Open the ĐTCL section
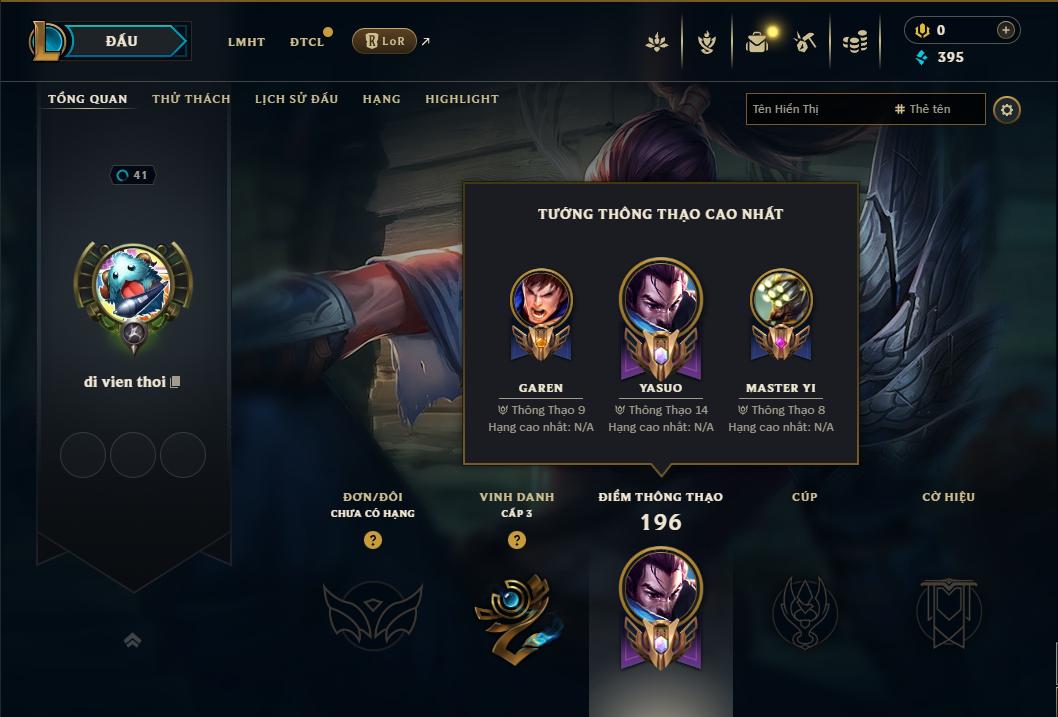This screenshot has height=717, width=1058. (307, 42)
